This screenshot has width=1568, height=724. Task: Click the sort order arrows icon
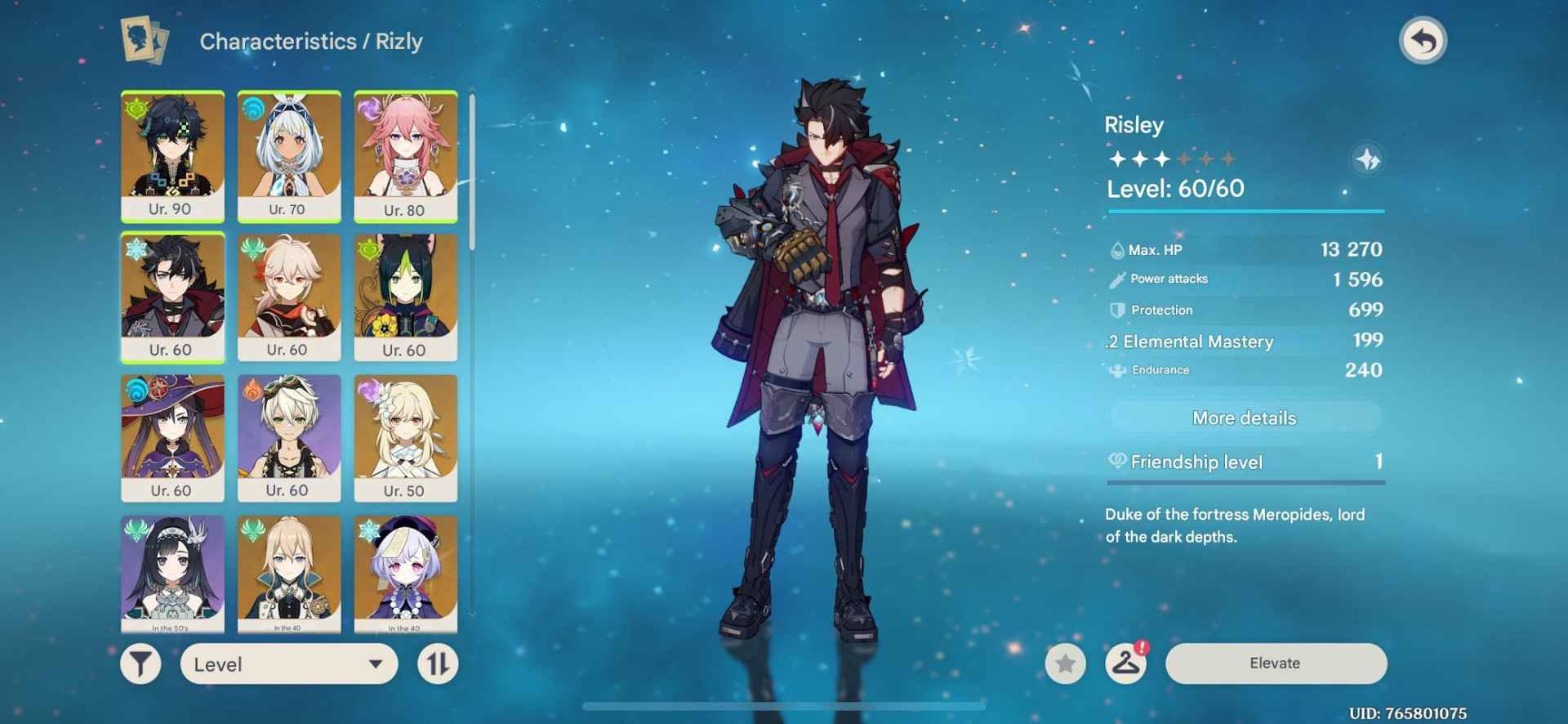[437, 664]
